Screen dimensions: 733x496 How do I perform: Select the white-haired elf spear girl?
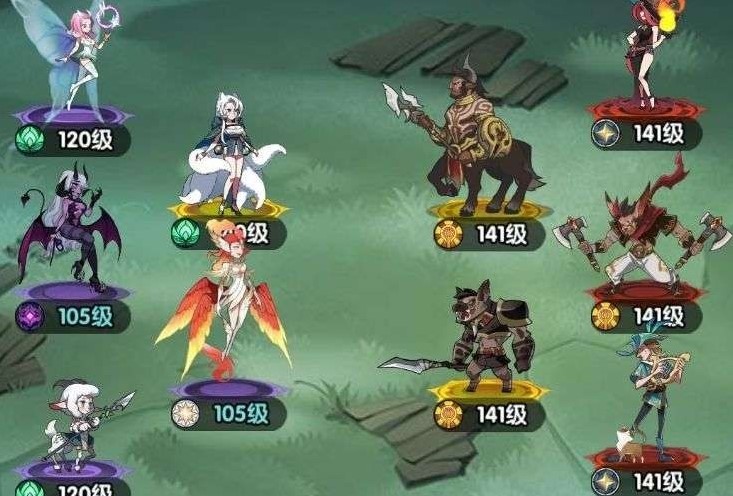pos(78,425)
